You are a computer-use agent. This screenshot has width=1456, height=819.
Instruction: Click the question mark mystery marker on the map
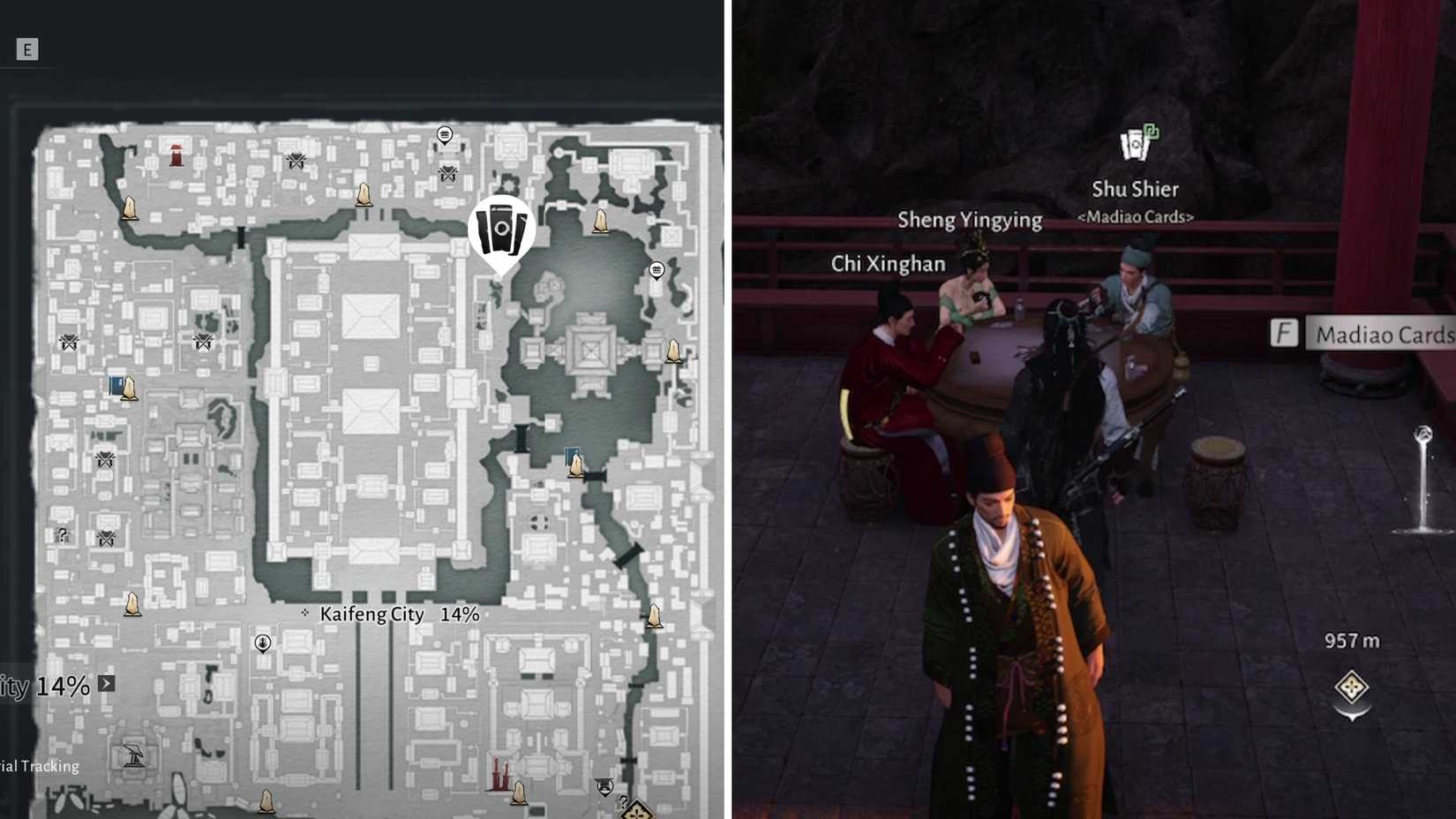pyautogui.click(x=62, y=532)
